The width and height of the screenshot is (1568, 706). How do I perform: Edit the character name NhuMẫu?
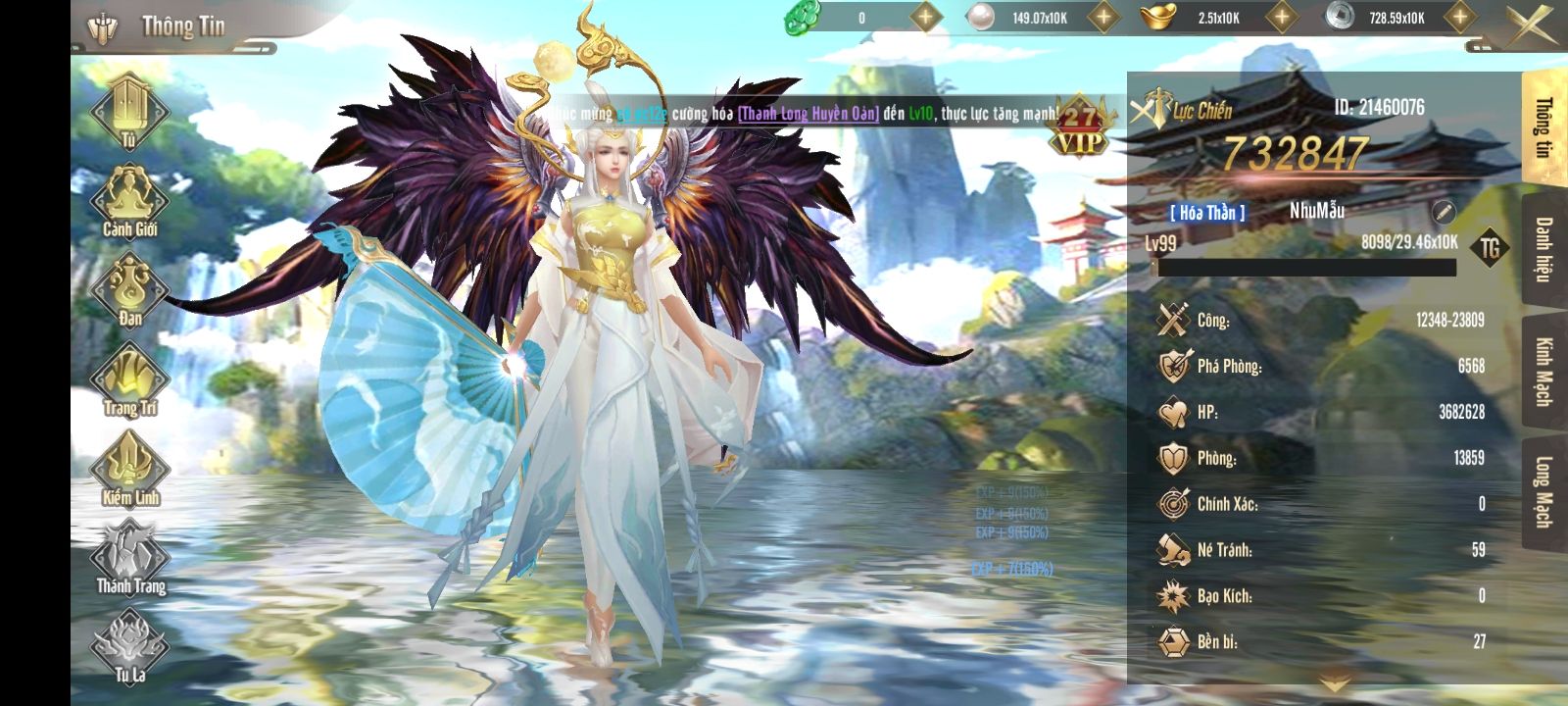tap(1444, 212)
